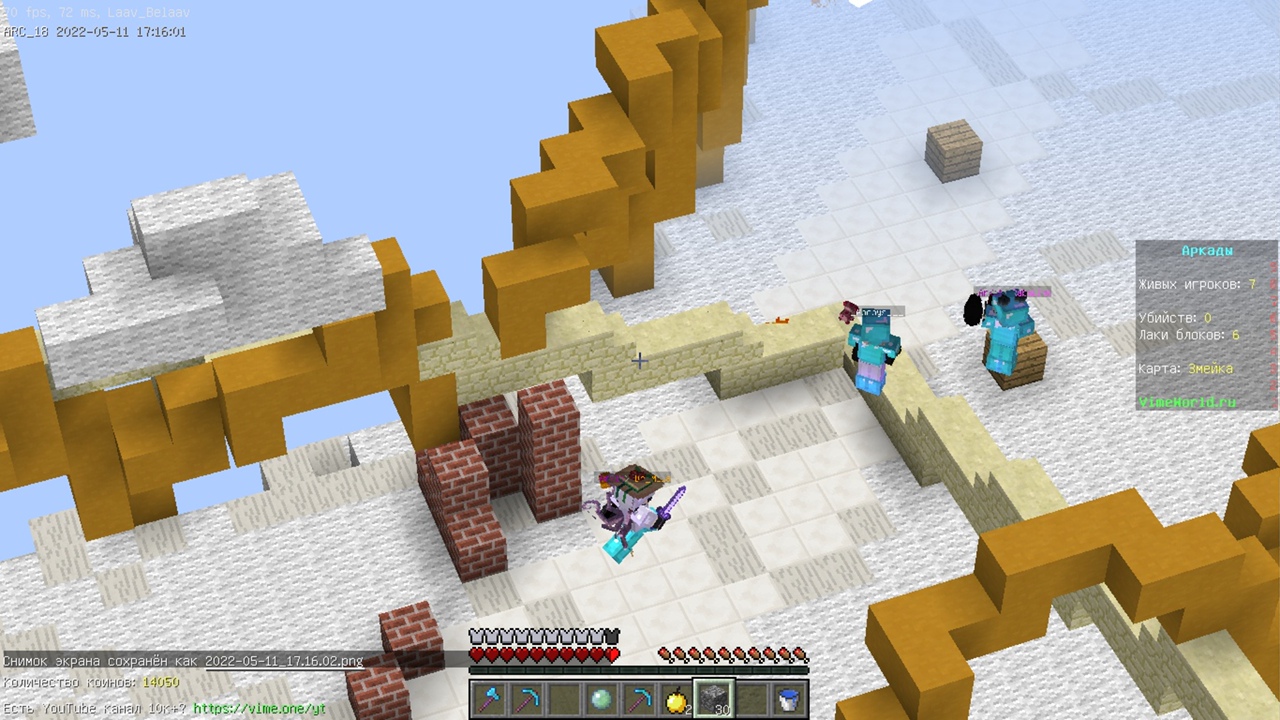Open the vime.one/yt link in chat
The image size is (1280, 720).
point(260,708)
